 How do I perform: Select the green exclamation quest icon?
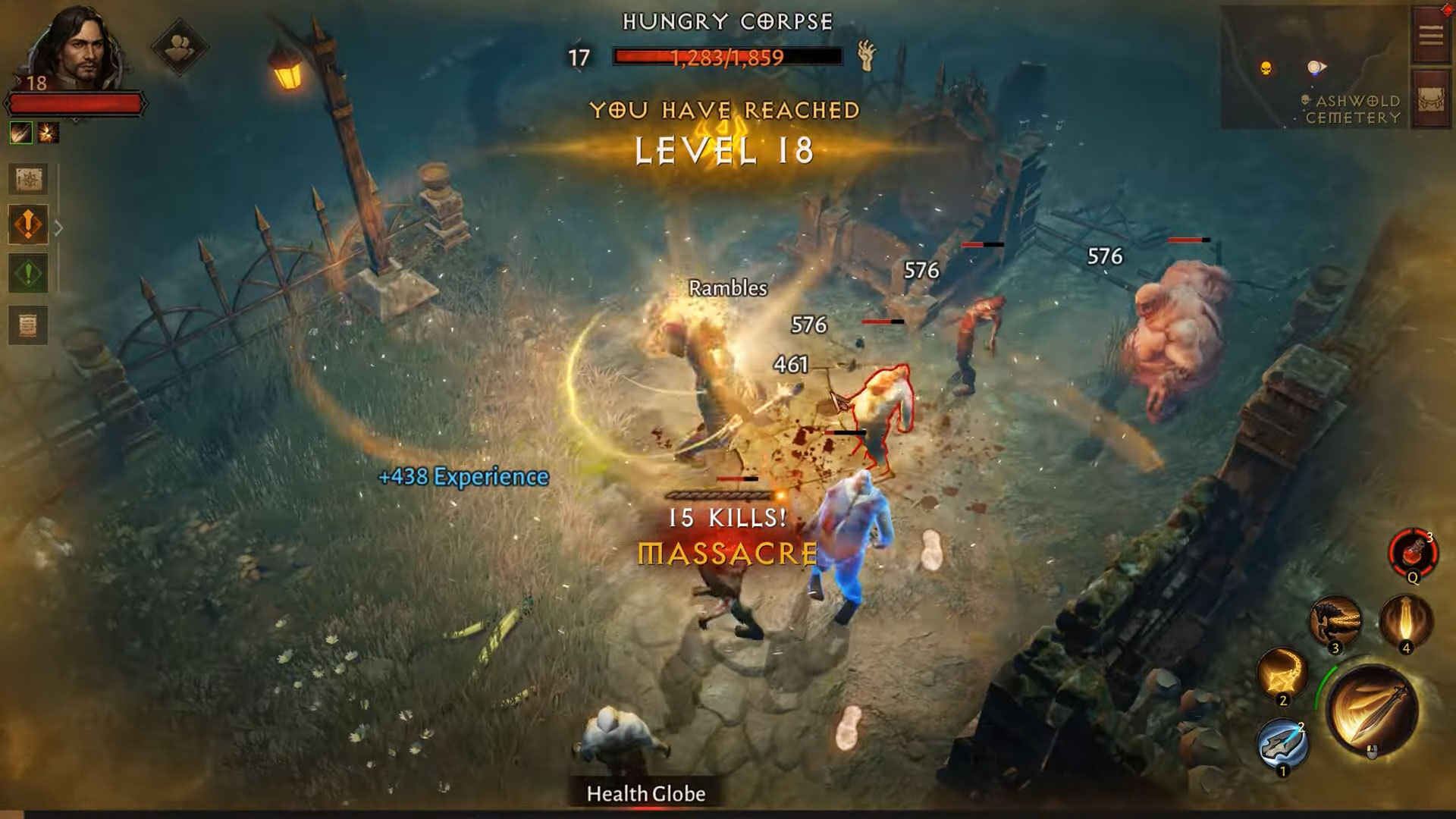29,273
